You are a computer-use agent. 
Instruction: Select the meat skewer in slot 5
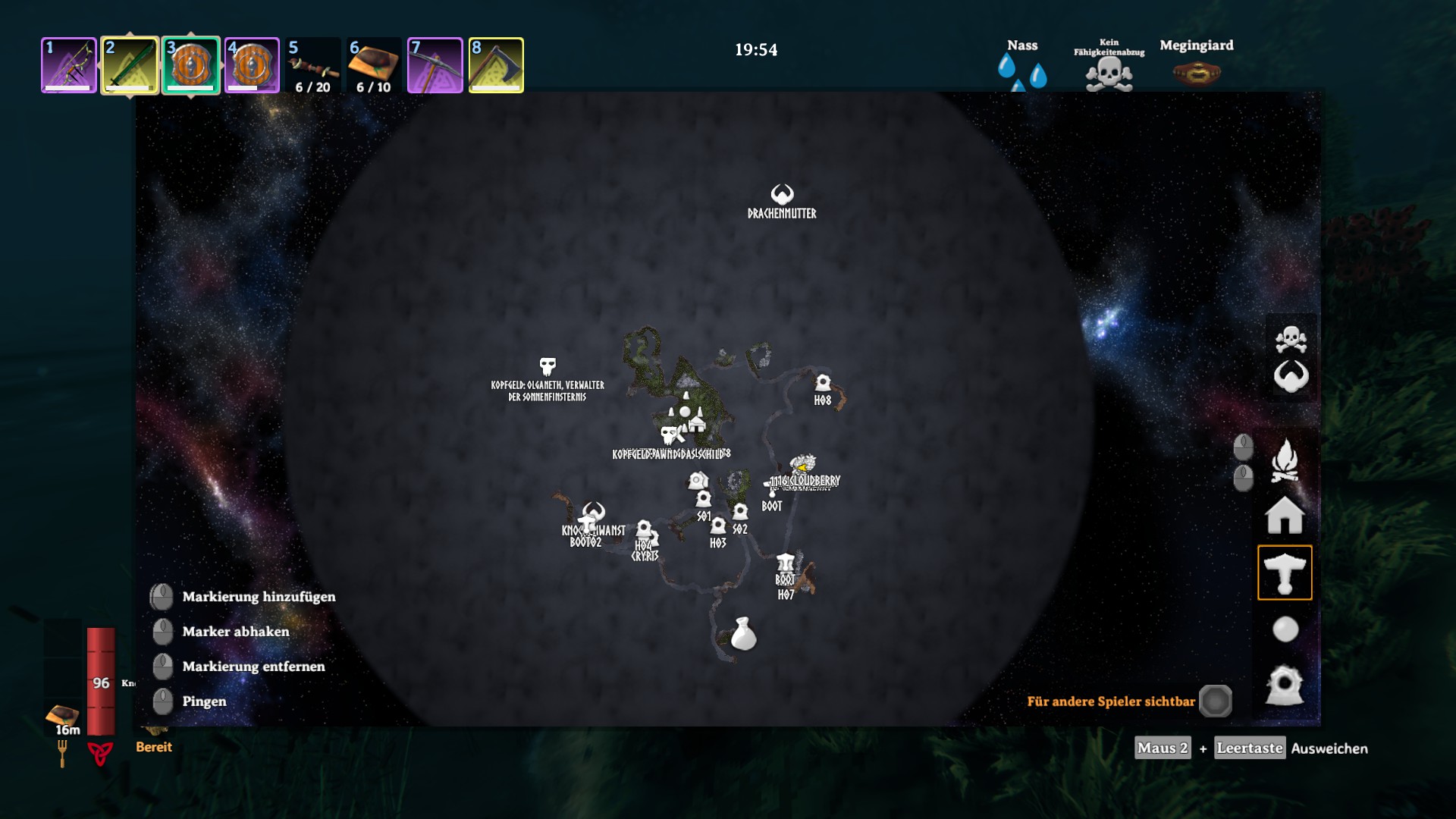pos(312,65)
